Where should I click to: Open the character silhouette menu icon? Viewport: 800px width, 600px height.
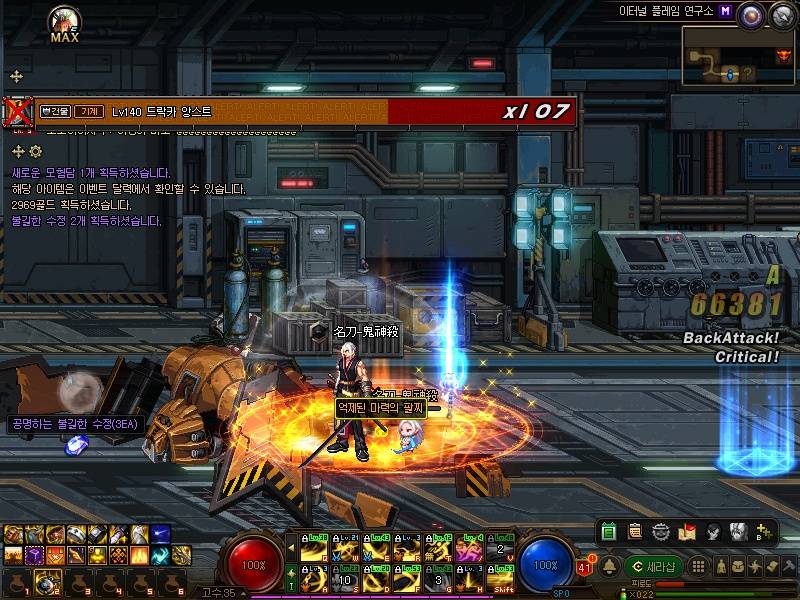(719, 567)
